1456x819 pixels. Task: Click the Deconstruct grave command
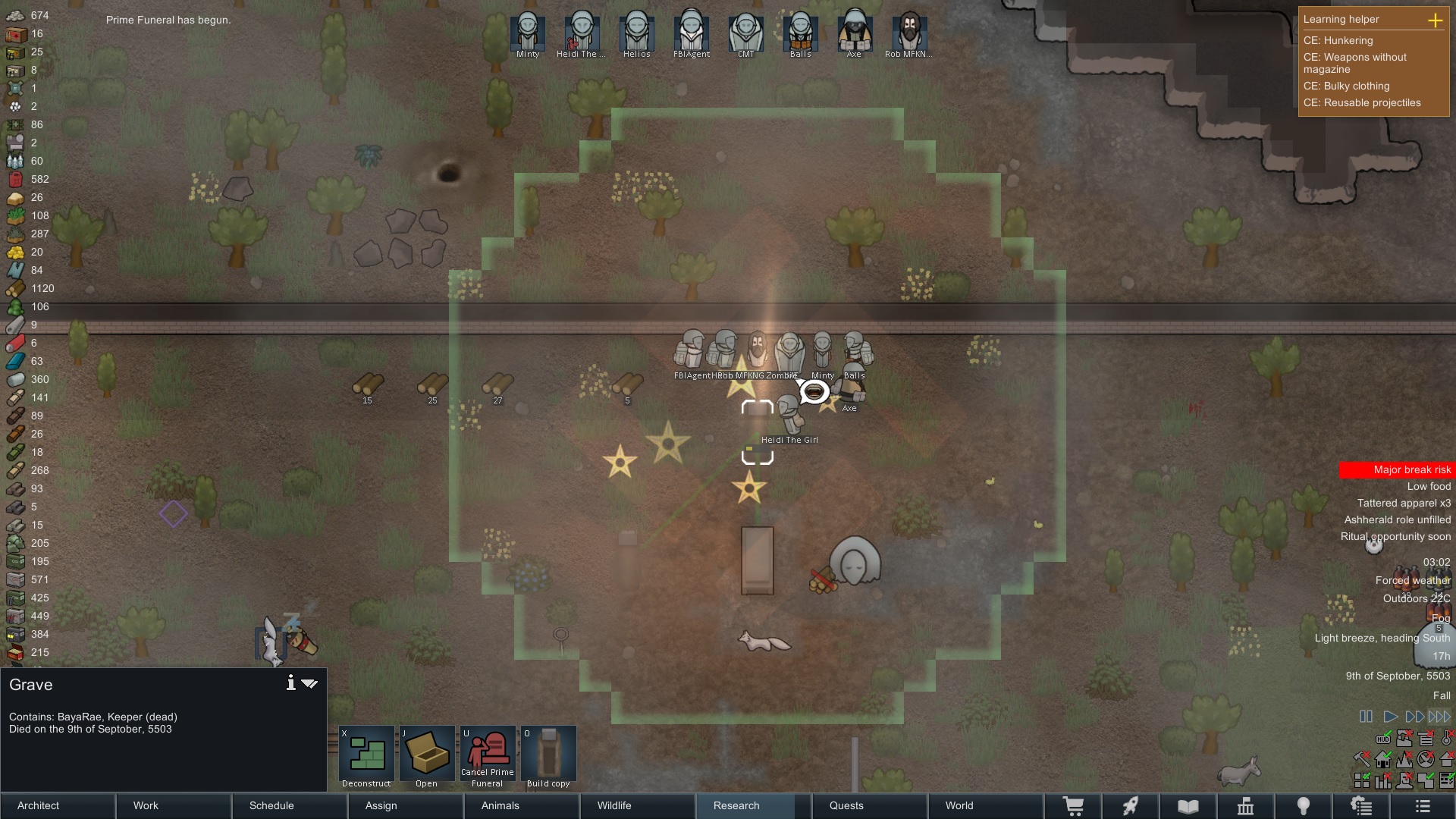click(366, 757)
